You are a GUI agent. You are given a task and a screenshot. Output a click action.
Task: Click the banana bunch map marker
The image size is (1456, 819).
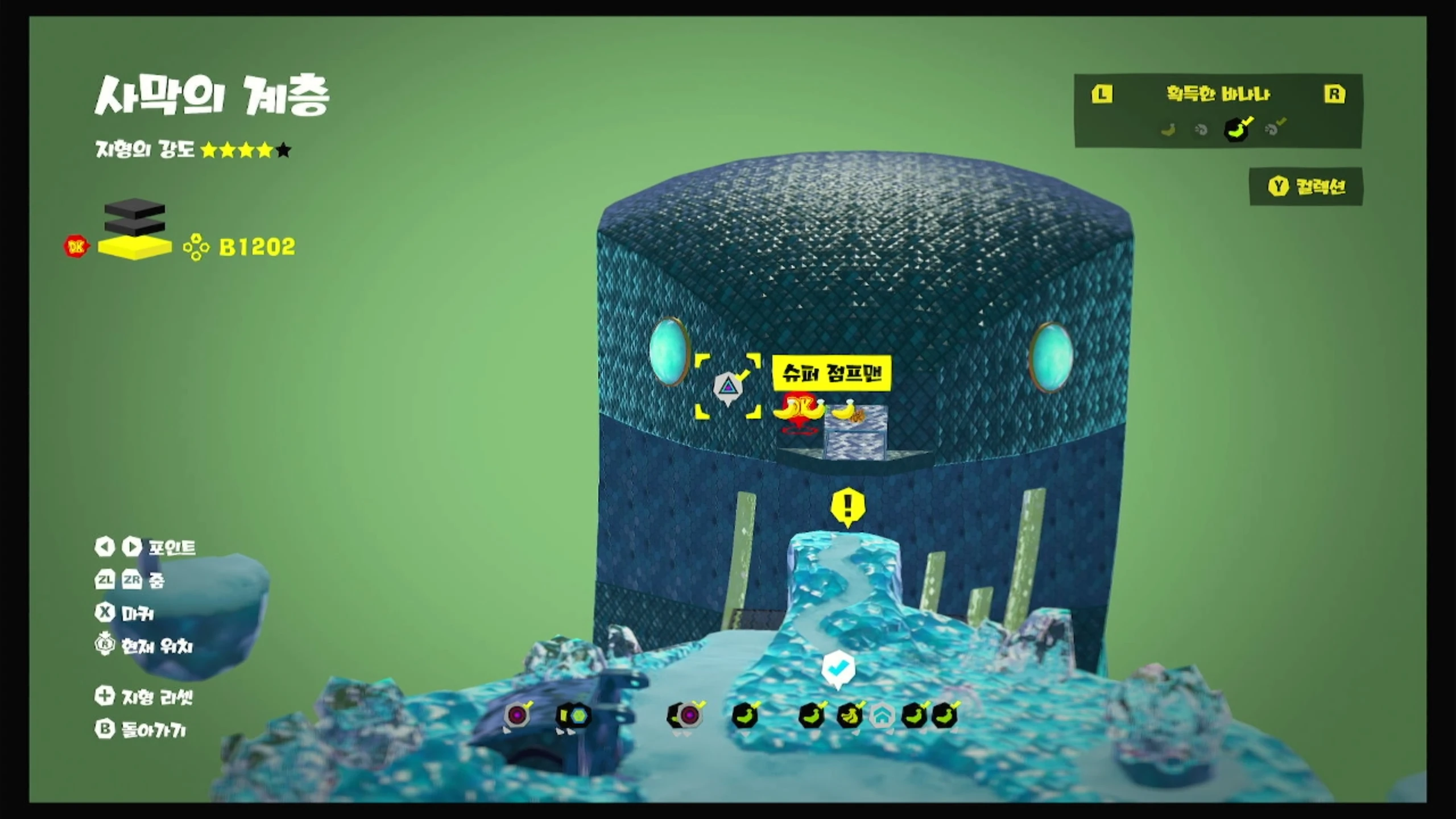850,716
